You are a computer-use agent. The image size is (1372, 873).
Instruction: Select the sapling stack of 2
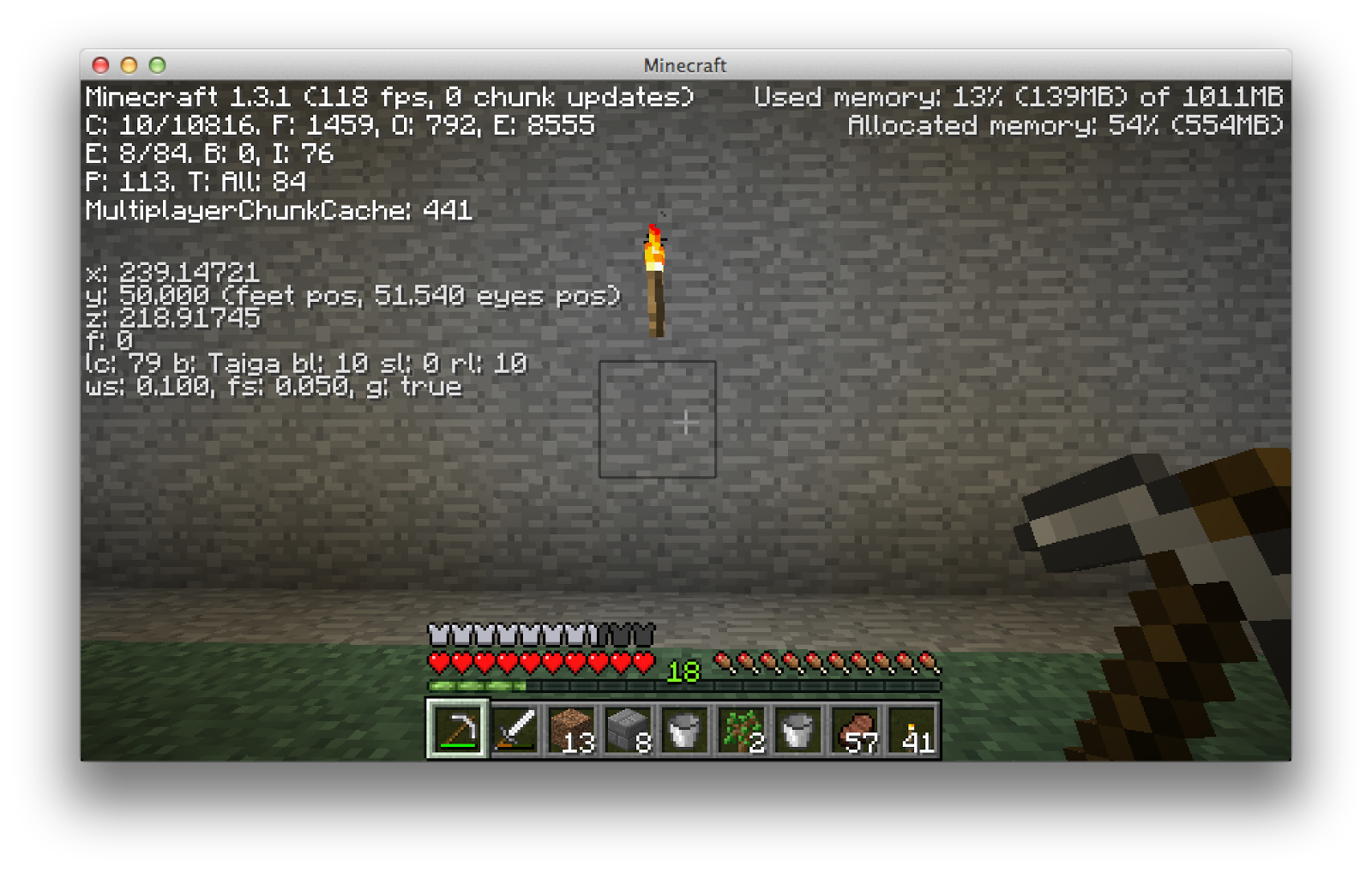(x=742, y=729)
